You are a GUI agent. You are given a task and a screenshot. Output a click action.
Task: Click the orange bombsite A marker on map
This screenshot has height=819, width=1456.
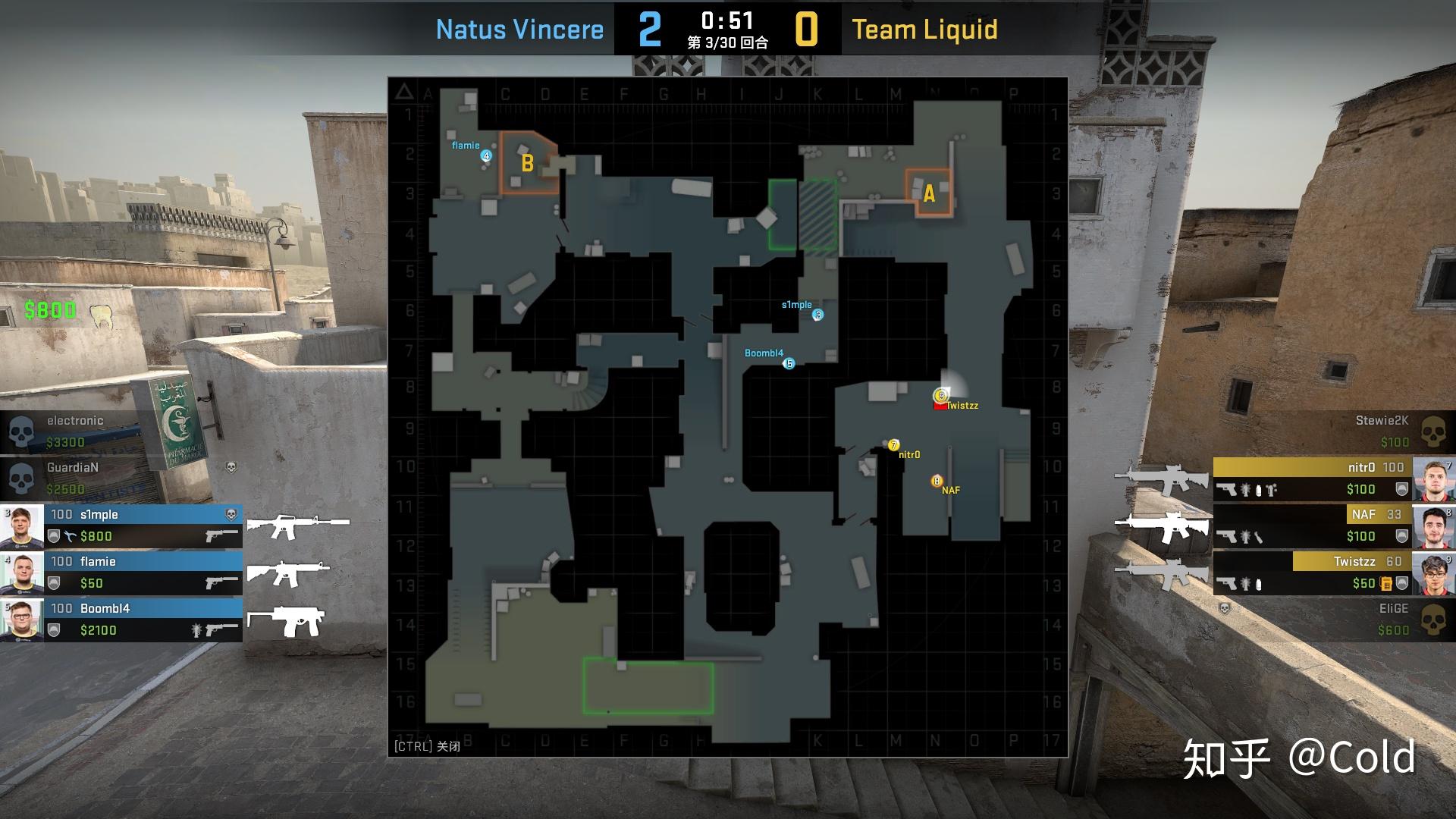tap(930, 193)
